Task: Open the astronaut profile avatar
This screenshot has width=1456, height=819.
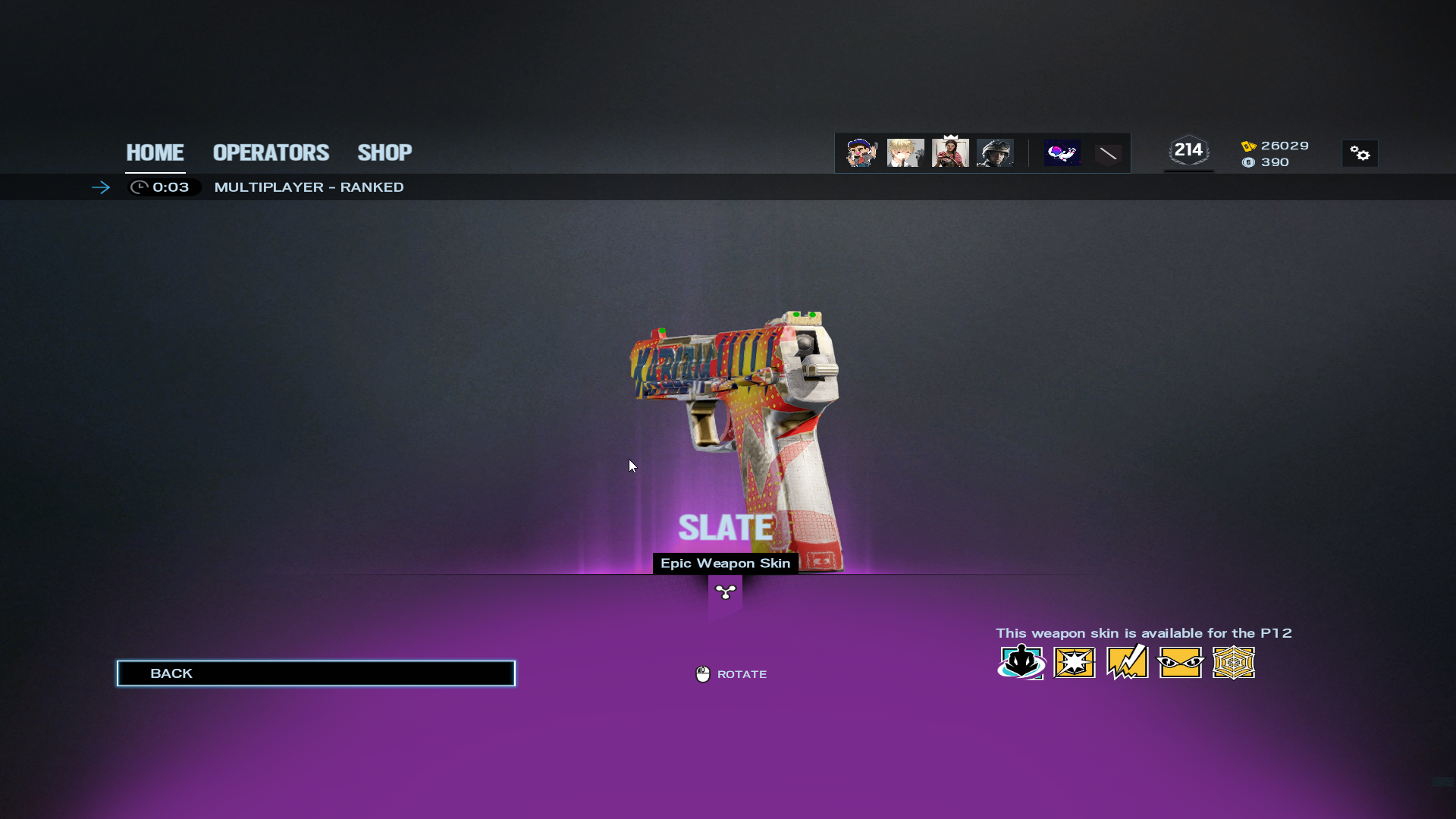Action: [1062, 153]
